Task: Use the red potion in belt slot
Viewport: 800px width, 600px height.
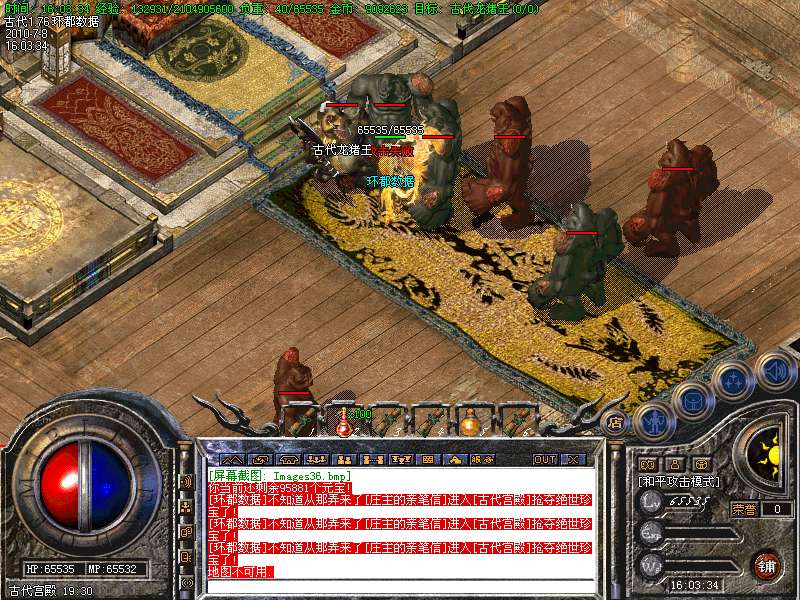Action: click(x=344, y=422)
